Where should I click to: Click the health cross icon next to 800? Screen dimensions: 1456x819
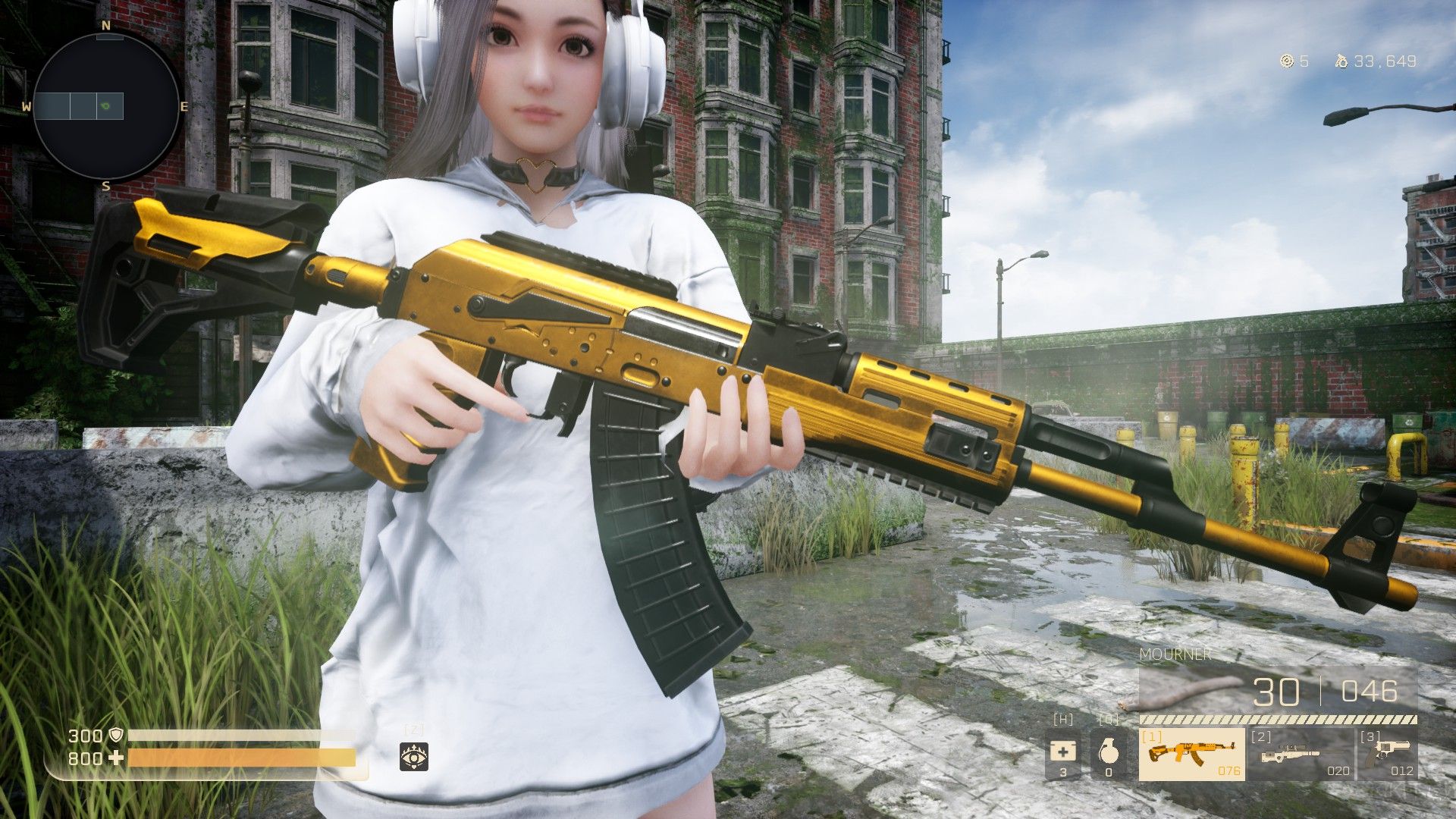click(x=115, y=757)
